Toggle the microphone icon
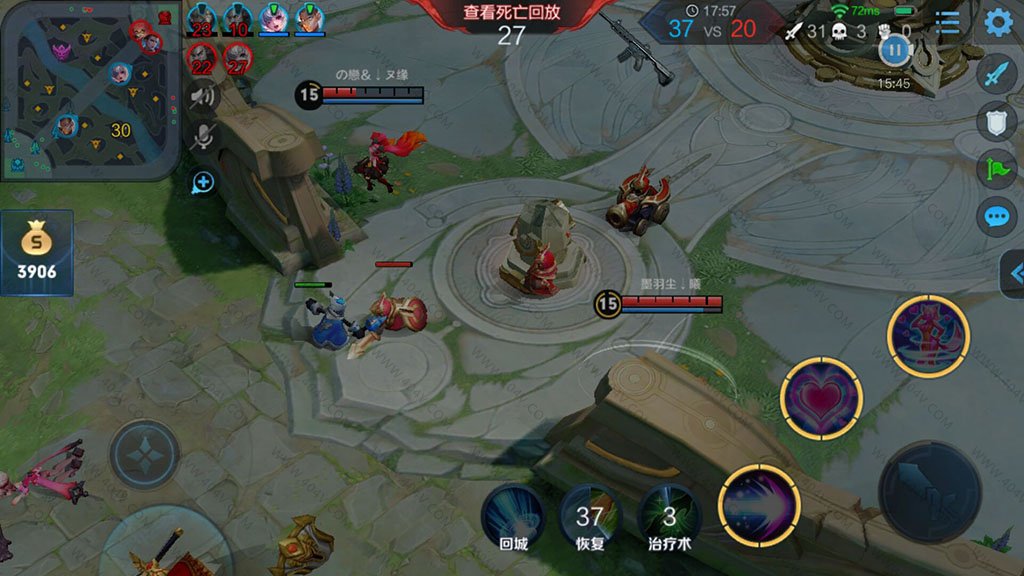Viewport: 1024px width, 576px height. pyautogui.click(x=203, y=138)
